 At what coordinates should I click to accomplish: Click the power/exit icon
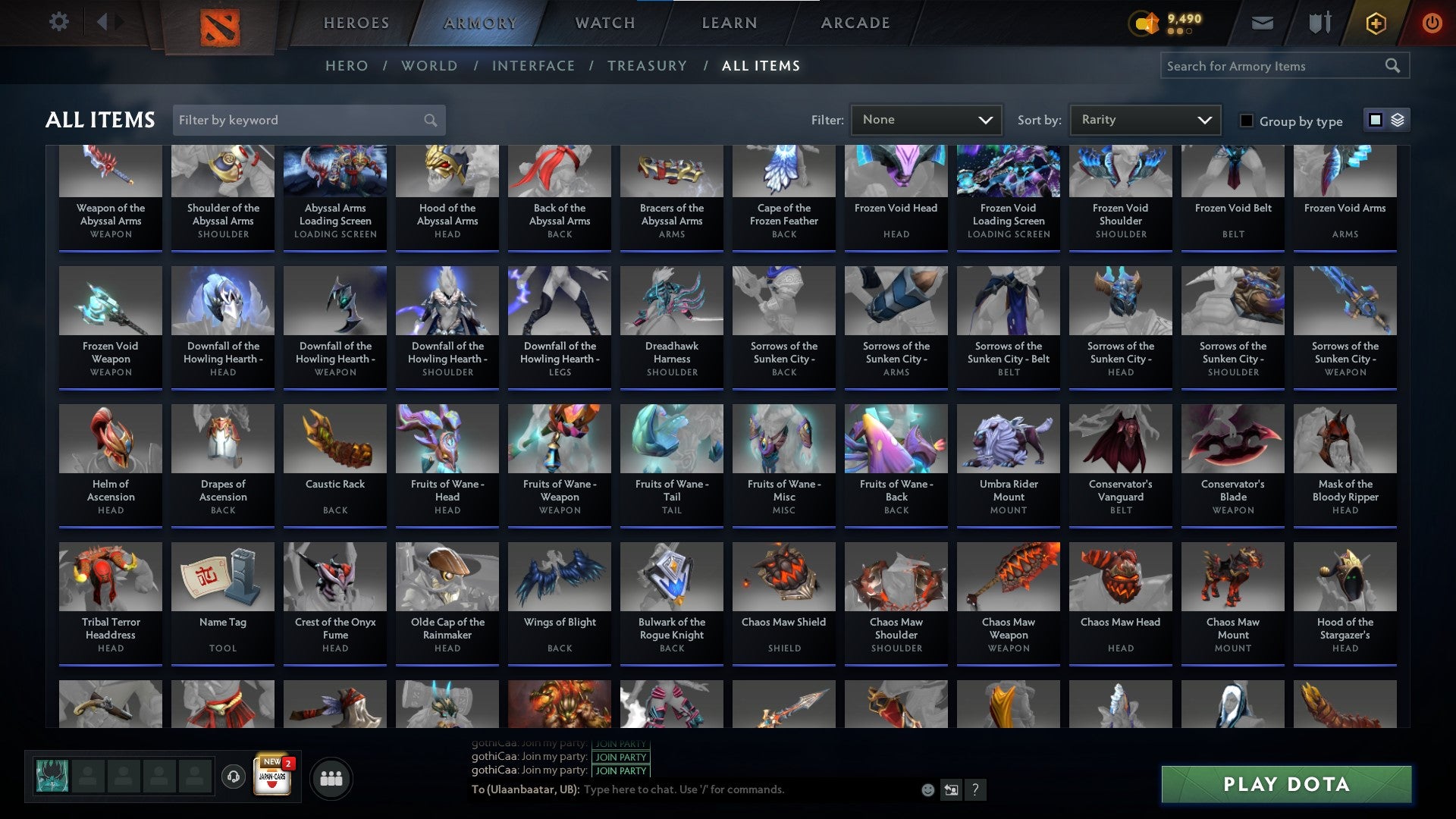click(x=1432, y=23)
